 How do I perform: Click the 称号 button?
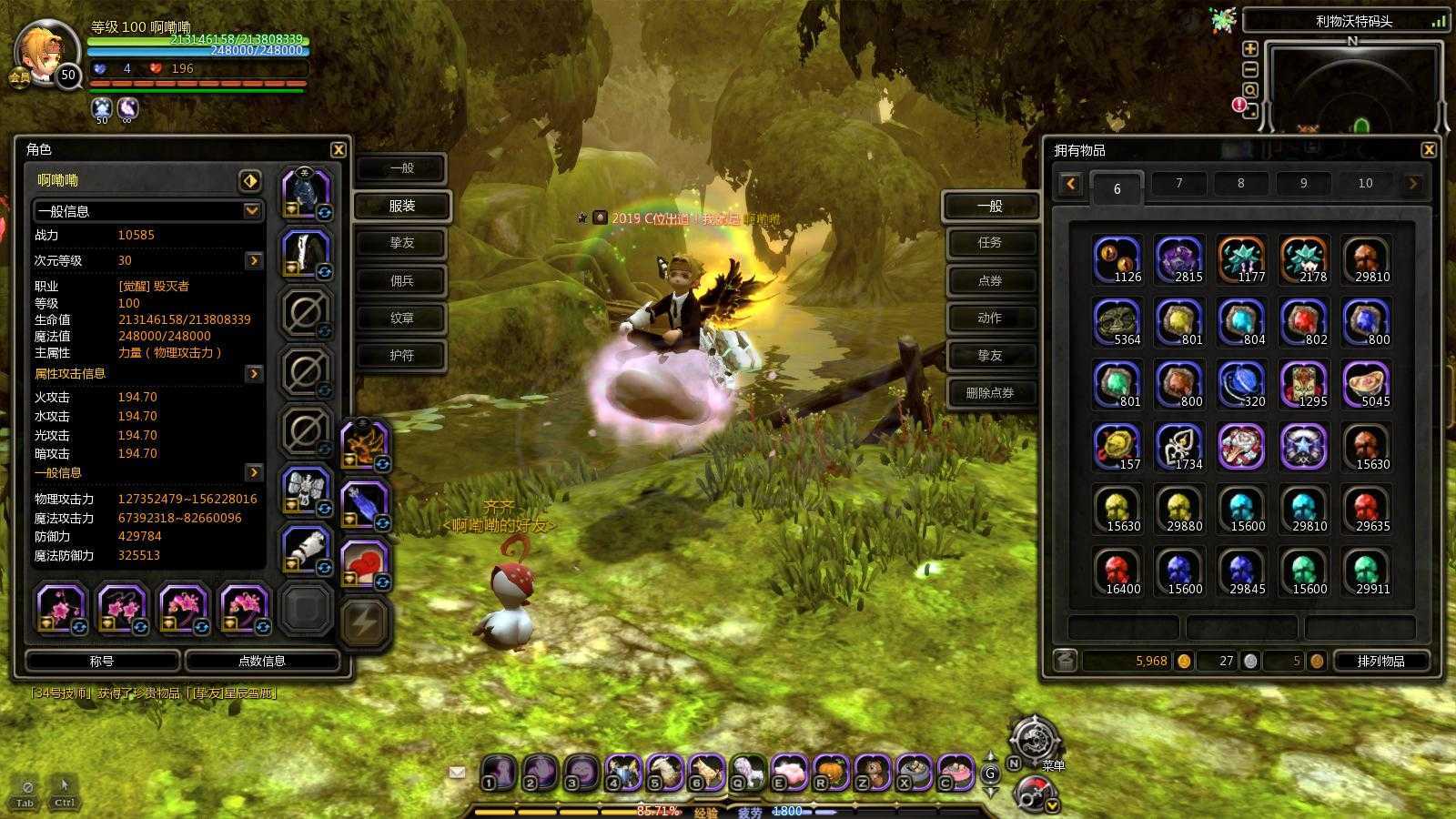(x=103, y=662)
